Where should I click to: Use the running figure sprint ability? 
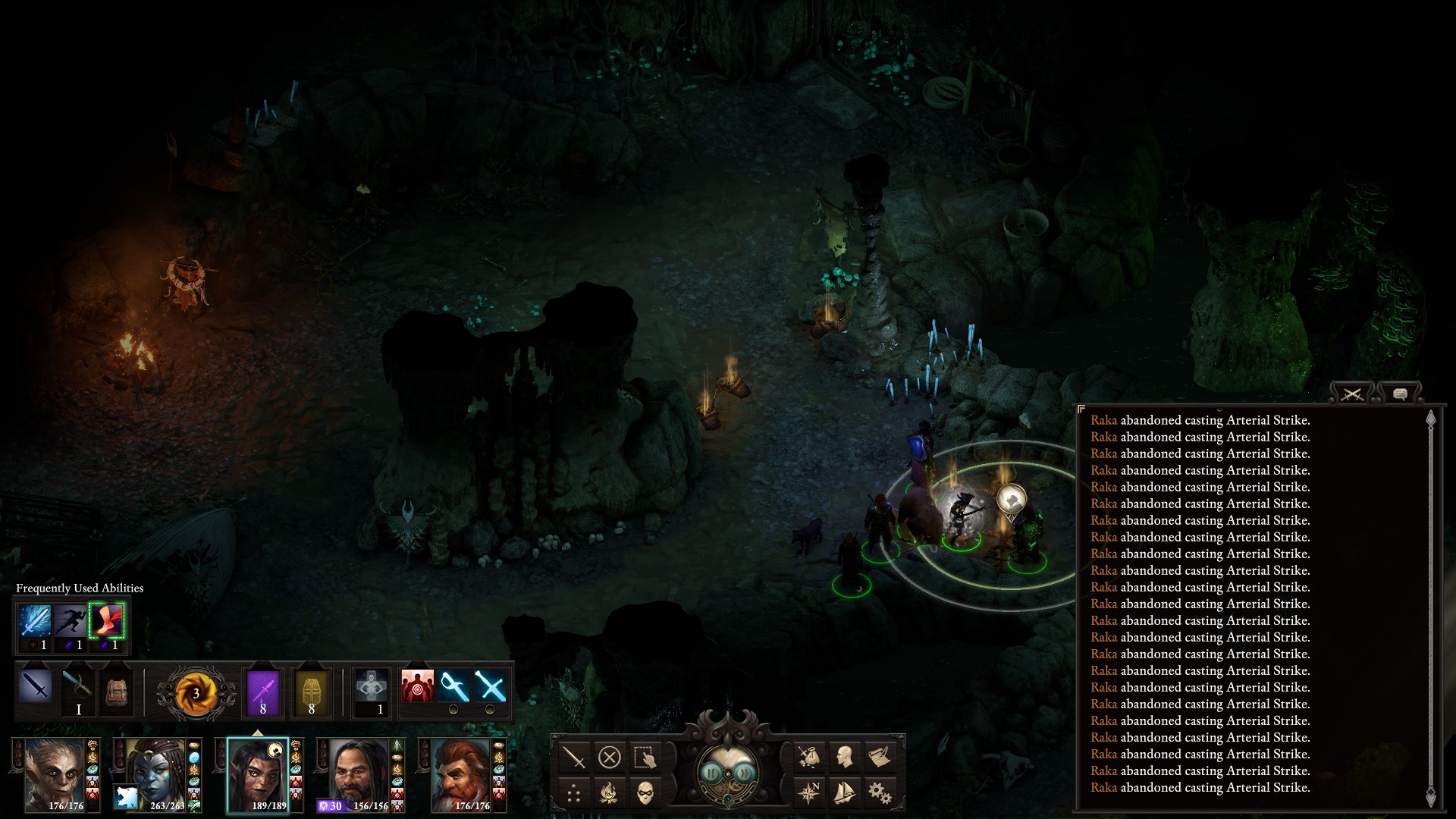point(71,621)
